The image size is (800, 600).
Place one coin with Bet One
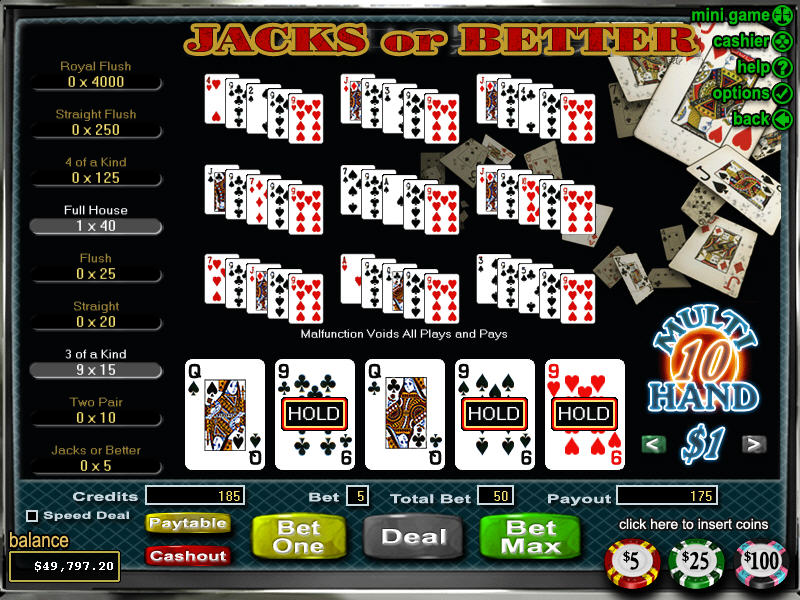(x=298, y=536)
